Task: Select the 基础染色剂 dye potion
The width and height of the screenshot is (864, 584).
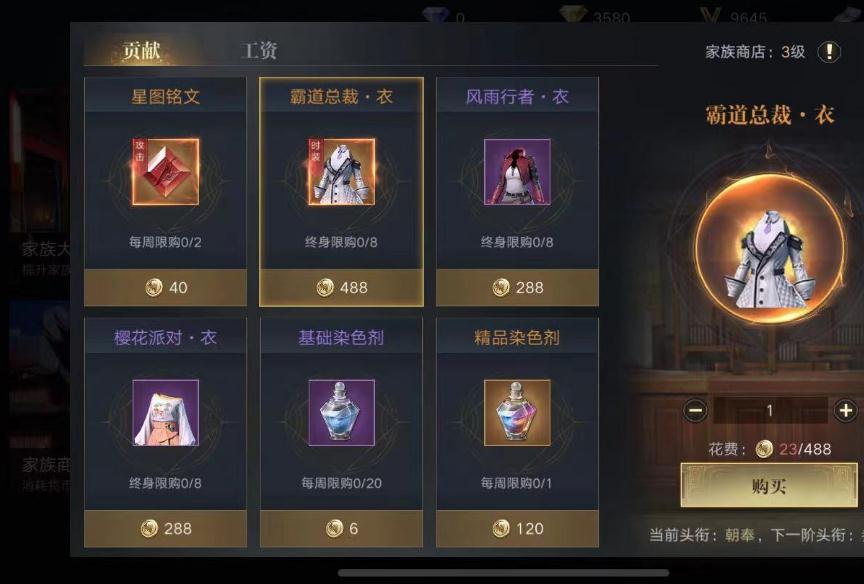Action: tap(341, 432)
